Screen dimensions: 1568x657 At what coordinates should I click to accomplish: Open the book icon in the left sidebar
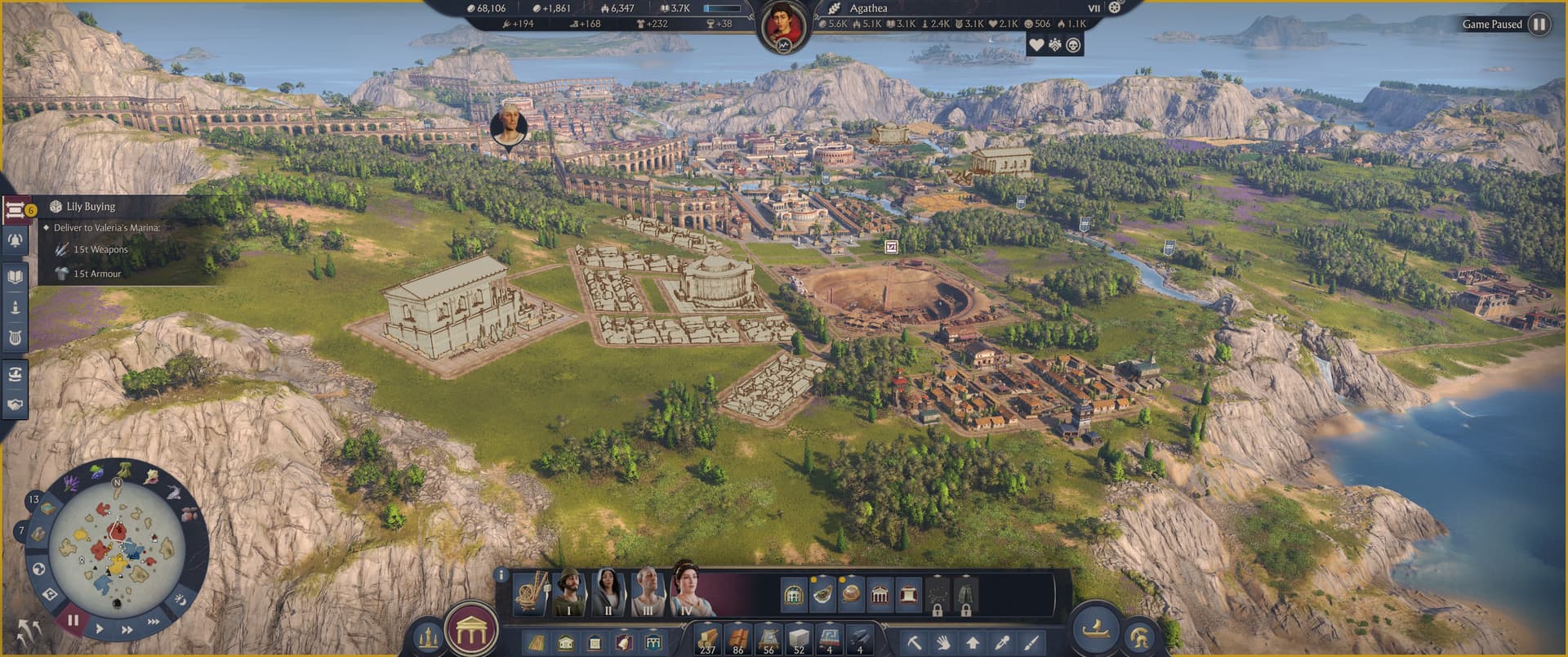coord(15,277)
